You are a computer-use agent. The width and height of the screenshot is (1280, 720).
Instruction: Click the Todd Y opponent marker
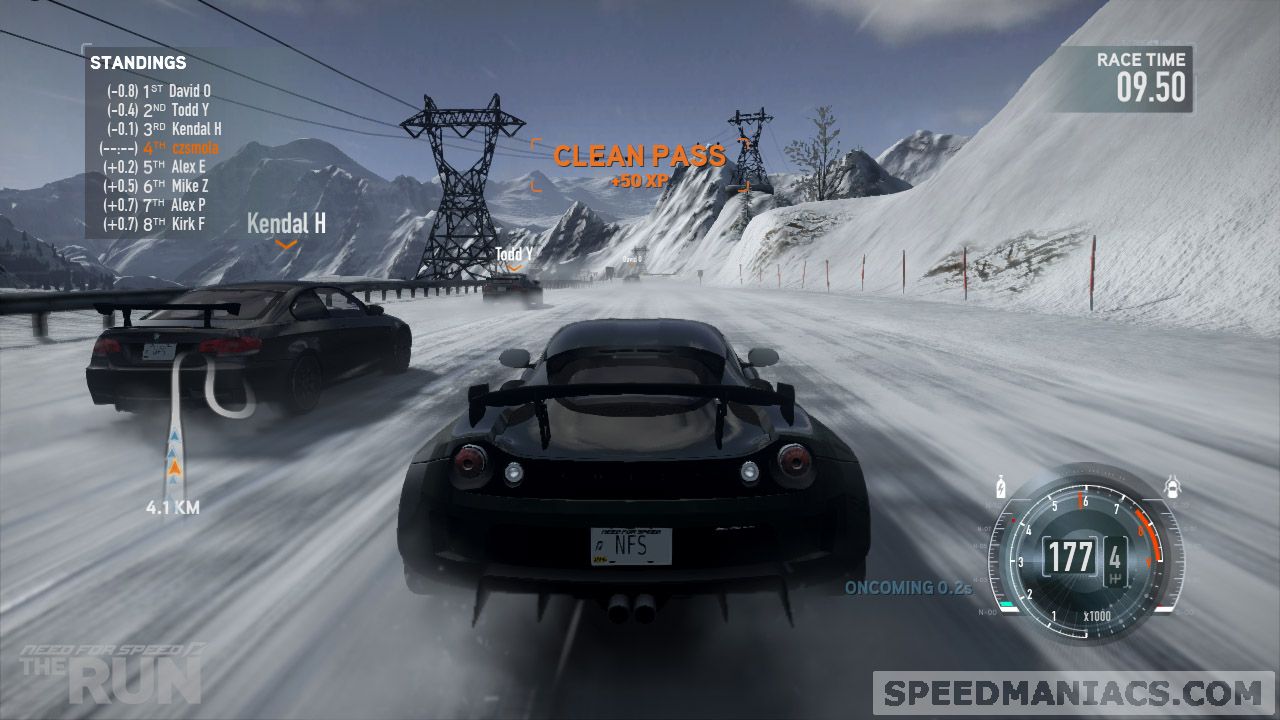point(514,256)
